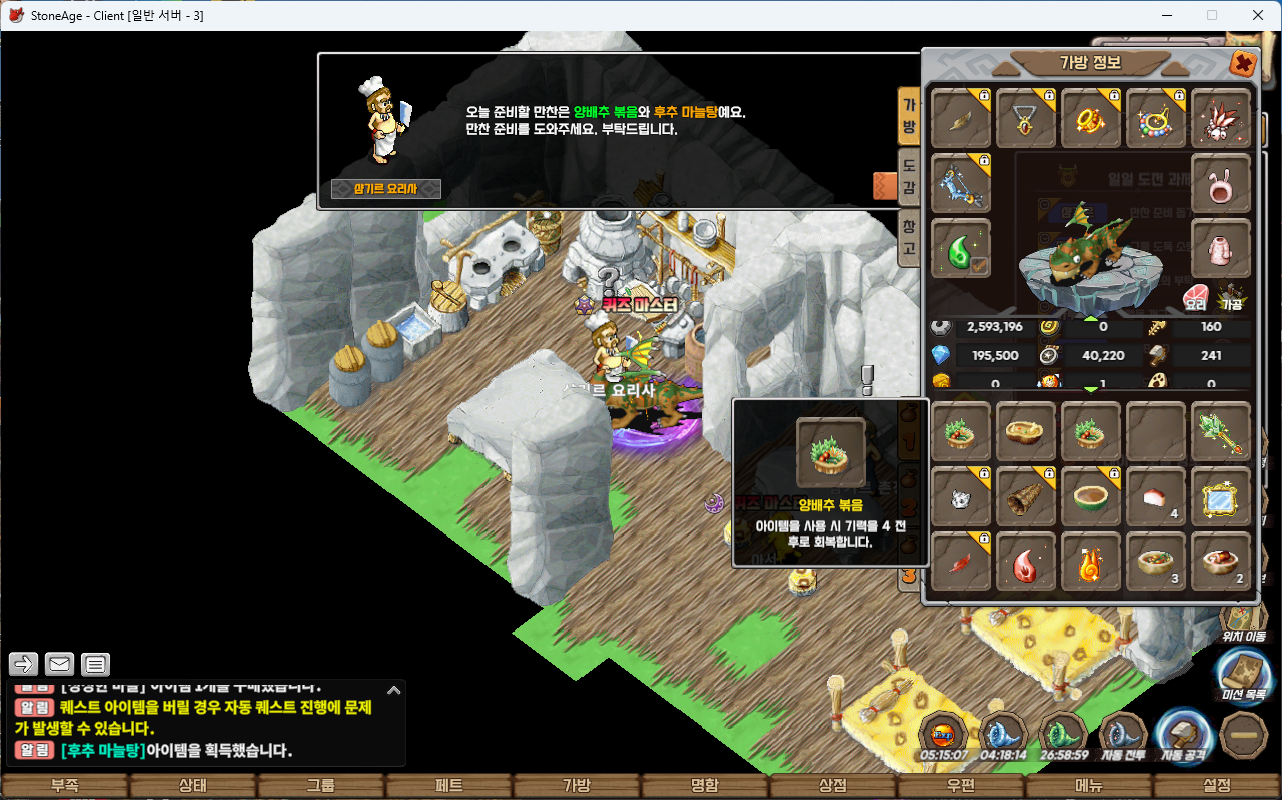The height and width of the screenshot is (800, 1282).
Task: Open the 설정 settings menu
Action: (x=1217, y=786)
